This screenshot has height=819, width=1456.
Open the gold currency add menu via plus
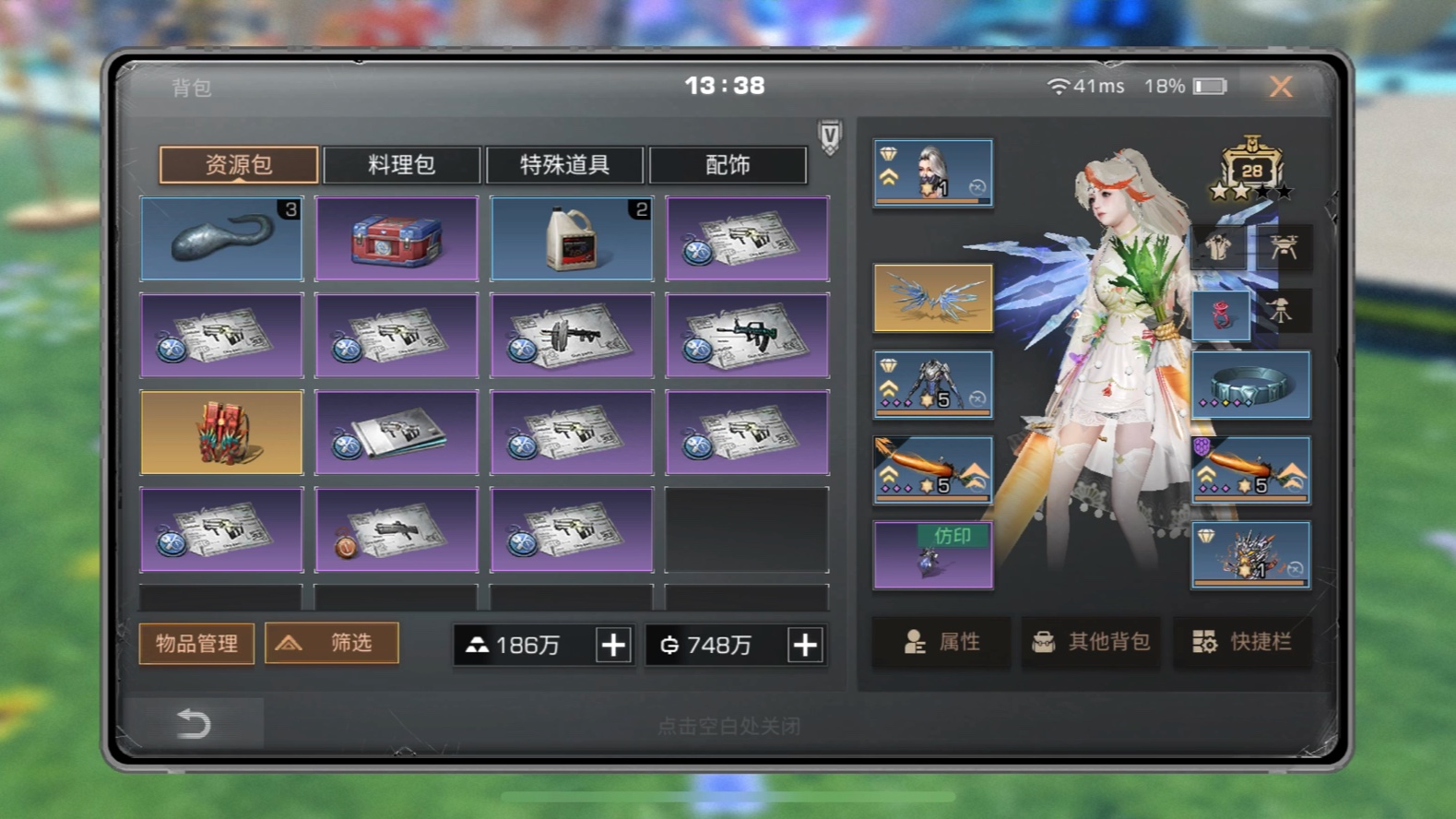point(612,646)
